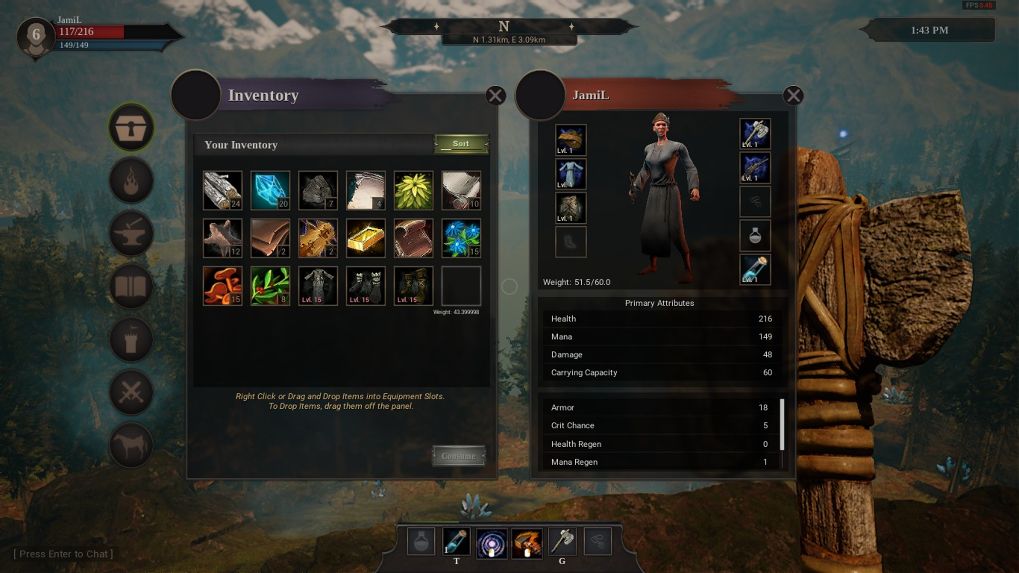
Task: Select the equipped blue shirt slot
Action: click(571, 174)
